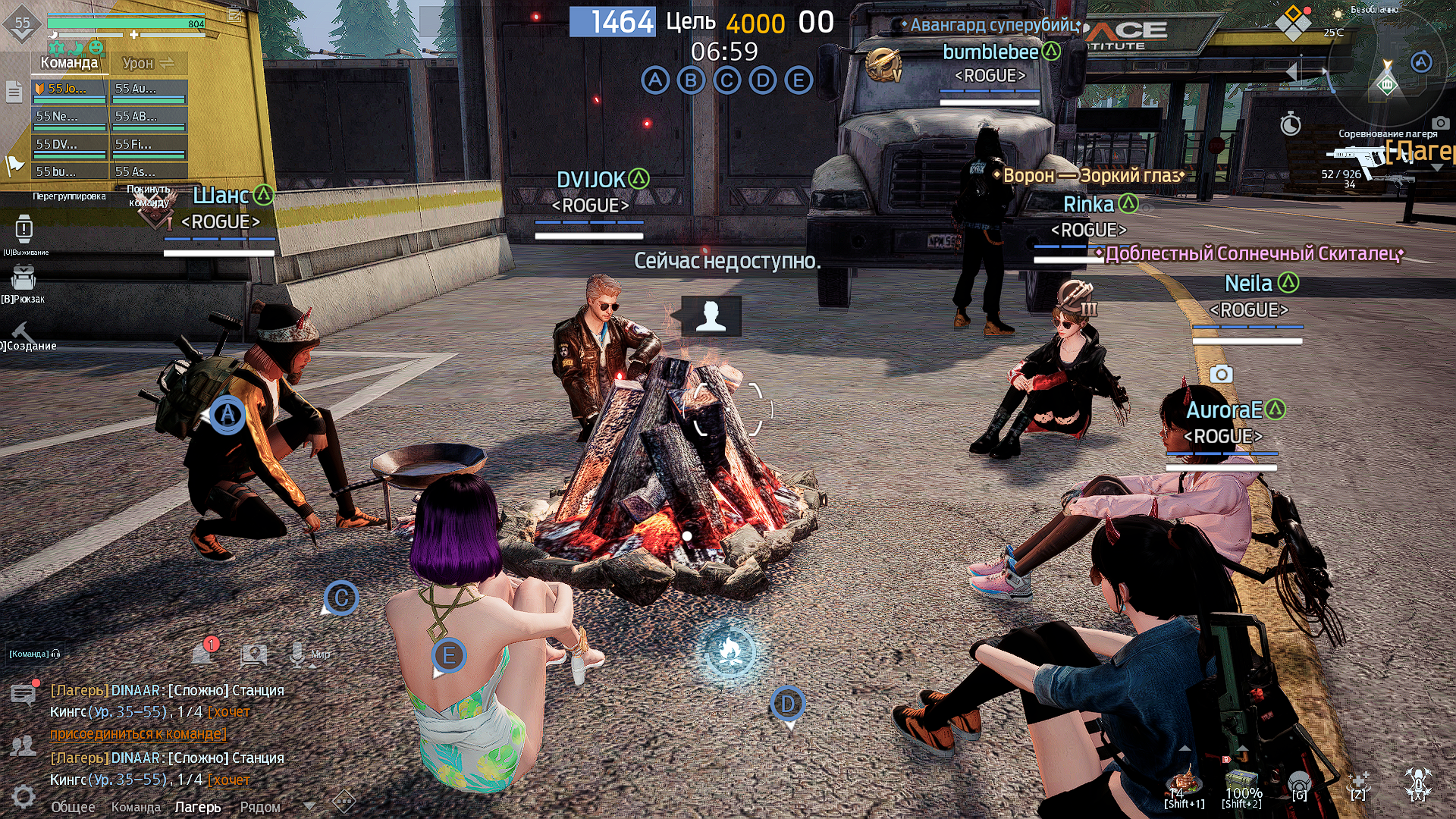
Task: Switch chat to the Рядом channel
Action: 260,807
